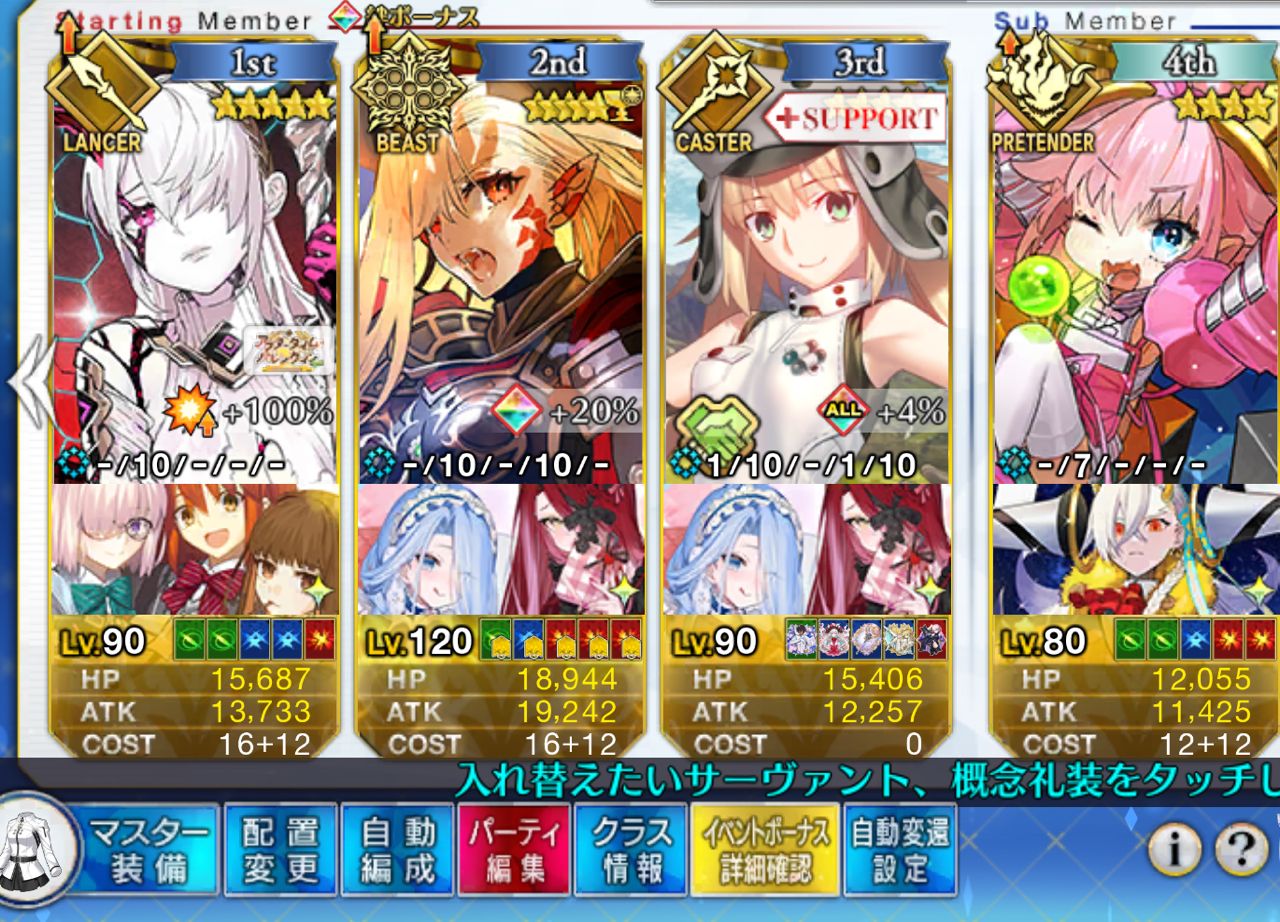Tap the Caster support's maid craft essence

[806, 550]
